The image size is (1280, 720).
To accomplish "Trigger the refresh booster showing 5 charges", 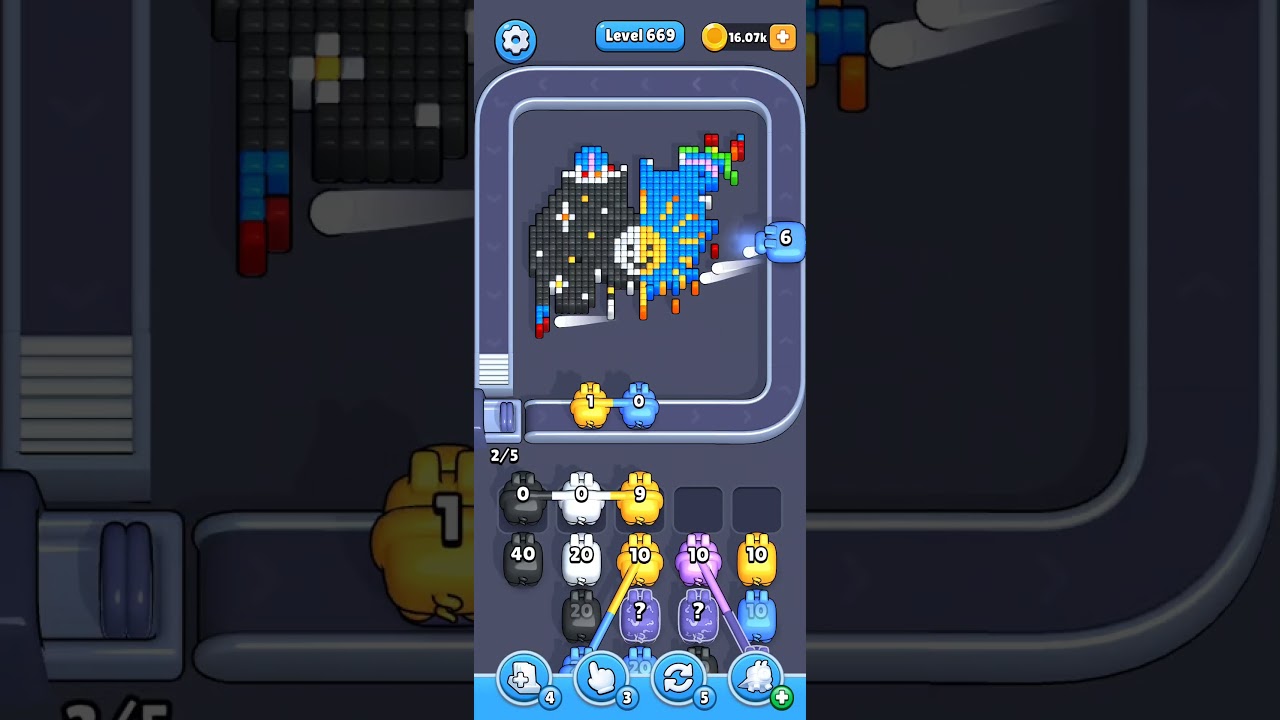I will pos(678,677).
